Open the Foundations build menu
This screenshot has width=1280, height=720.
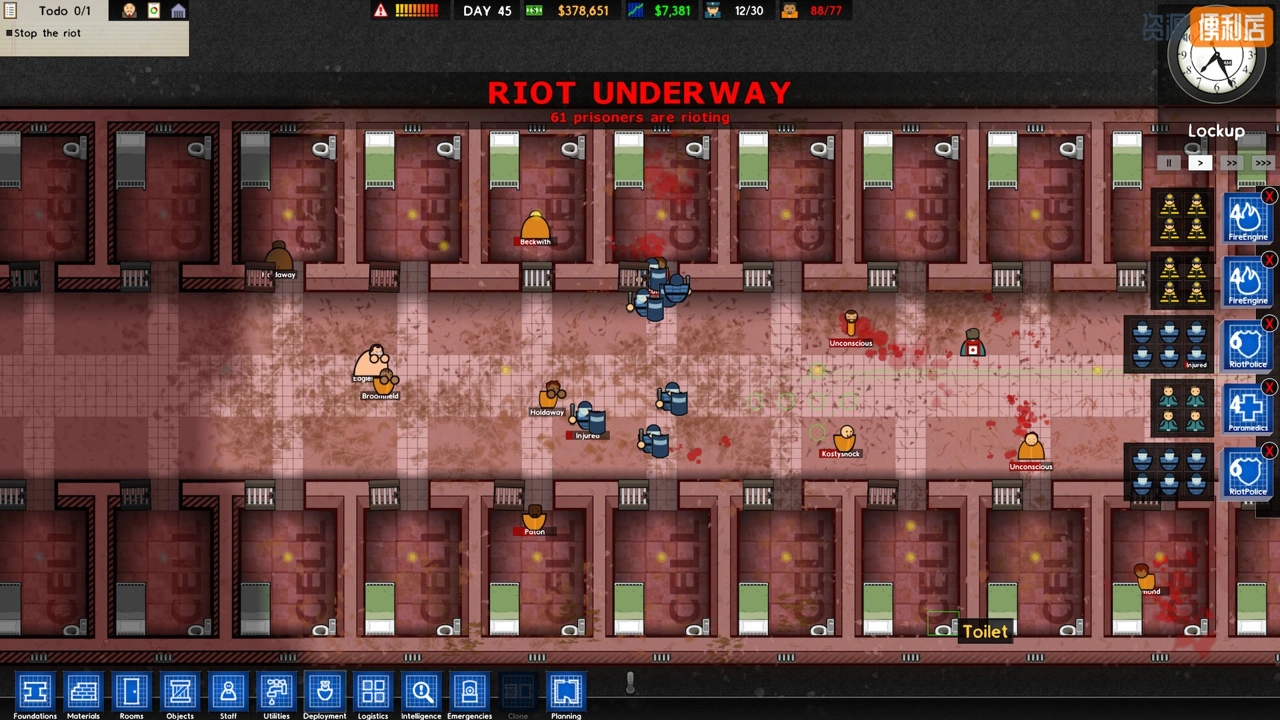(35, 692)
